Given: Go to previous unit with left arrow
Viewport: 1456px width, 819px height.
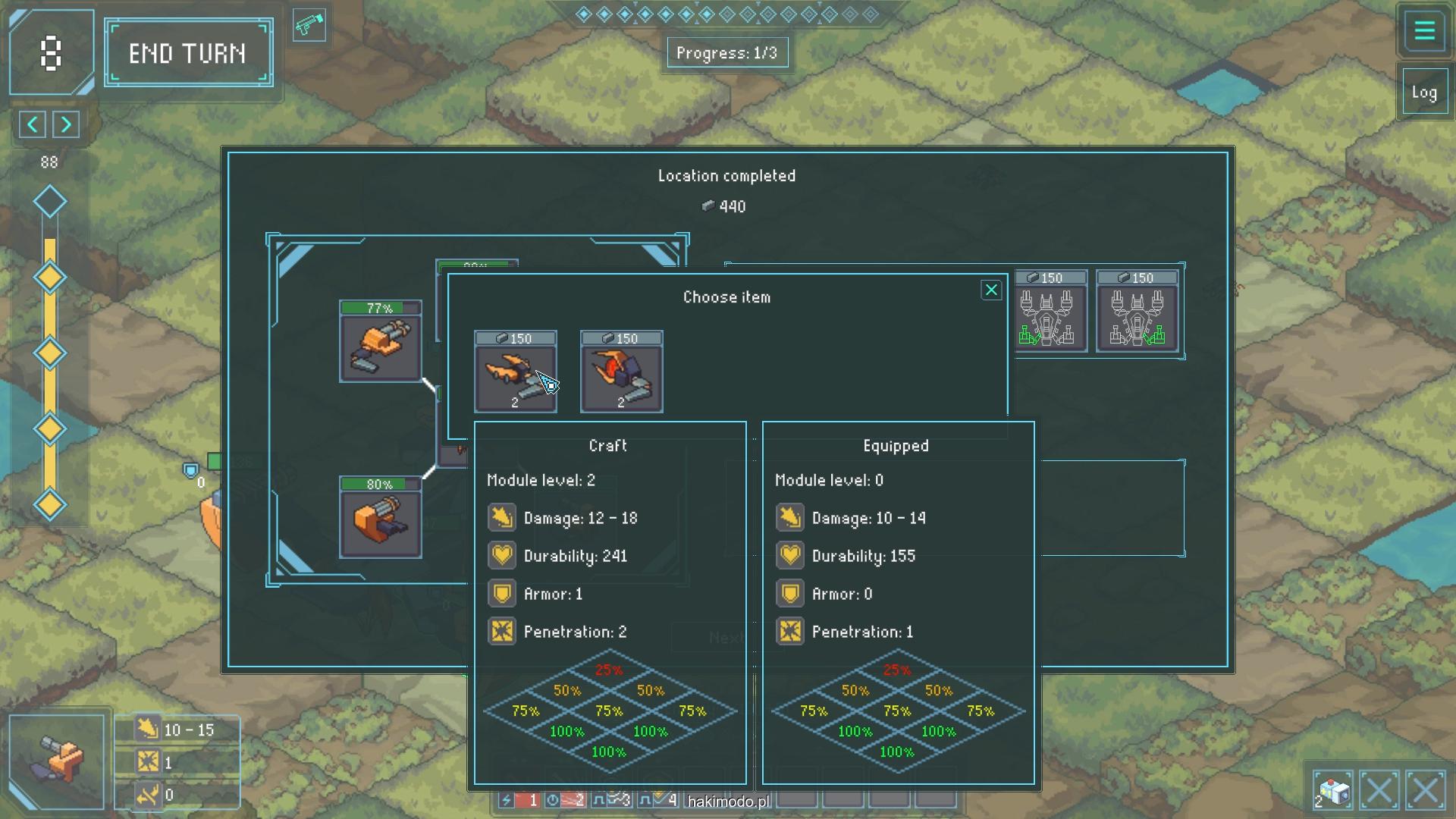Looking at the screenshot, I should pos(33,124).
